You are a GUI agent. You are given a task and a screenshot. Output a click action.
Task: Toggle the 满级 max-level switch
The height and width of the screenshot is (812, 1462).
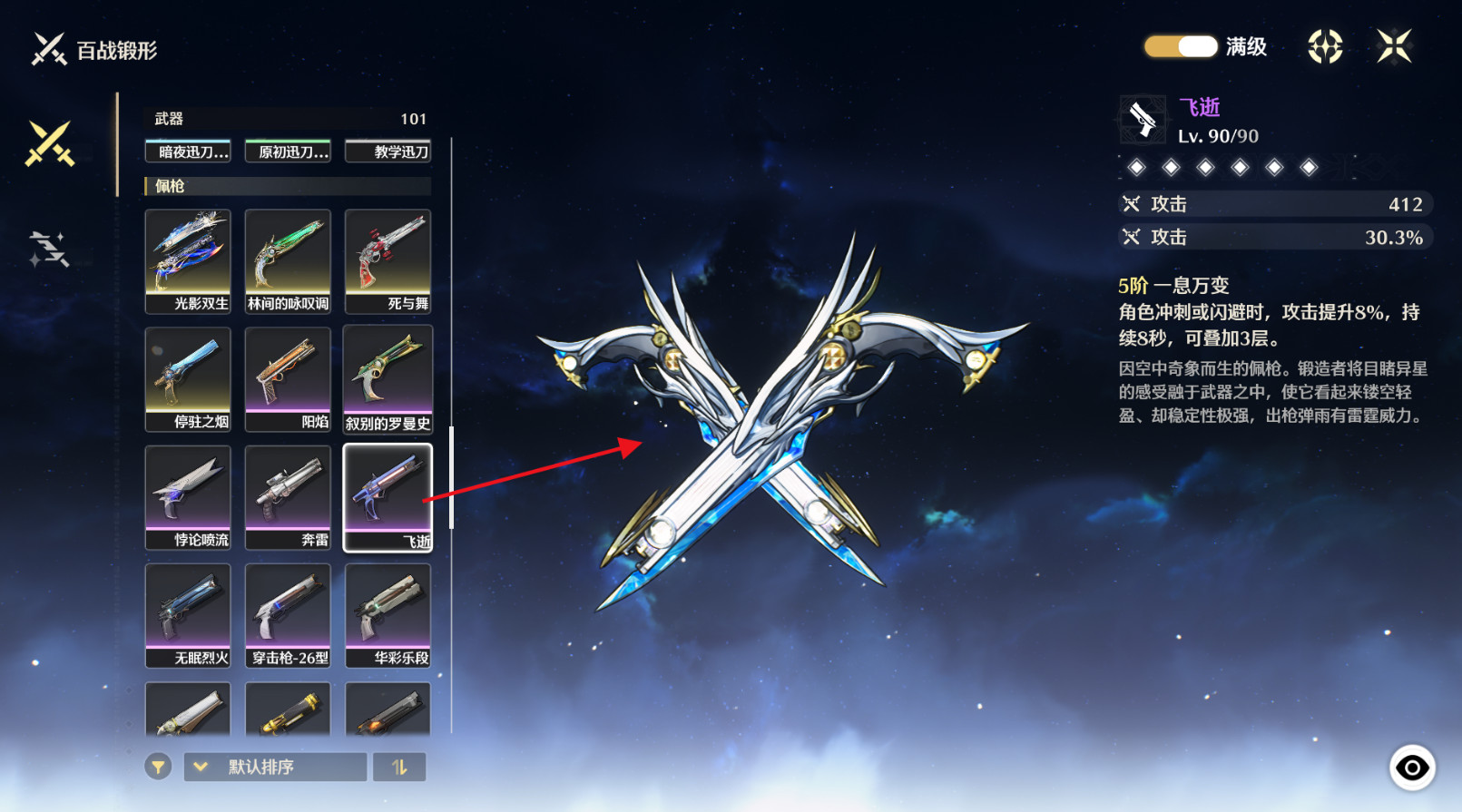click(x=1180, y=46)
